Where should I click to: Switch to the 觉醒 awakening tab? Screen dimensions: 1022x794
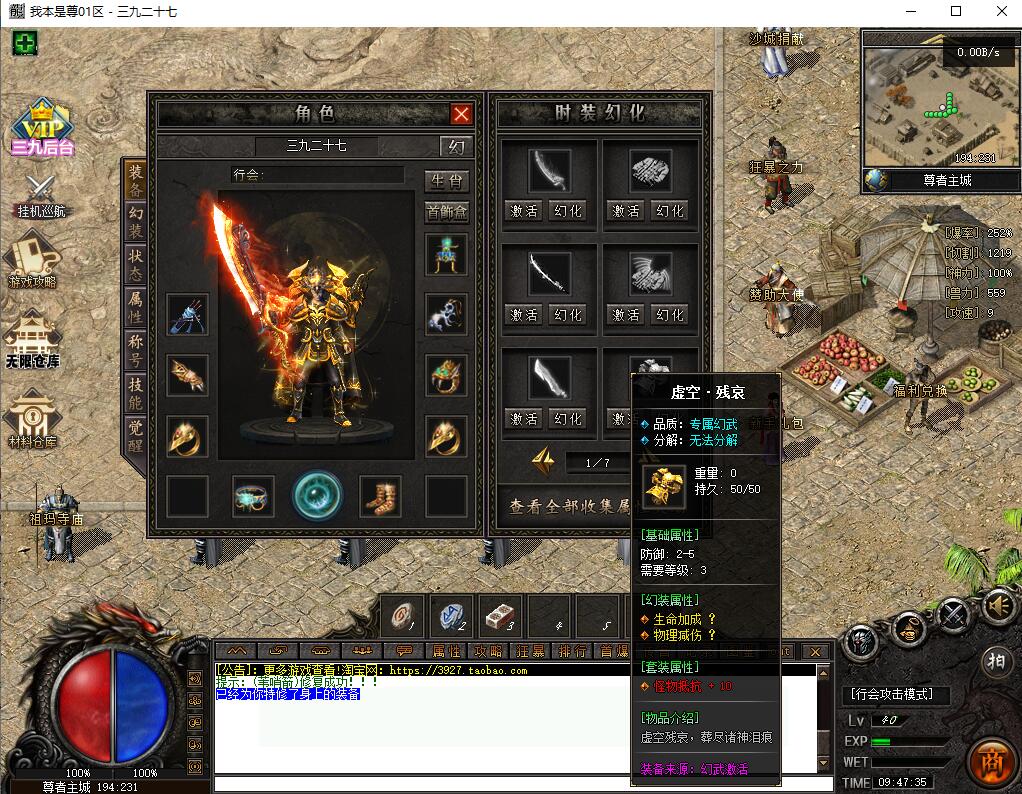(x=135, y=435)
